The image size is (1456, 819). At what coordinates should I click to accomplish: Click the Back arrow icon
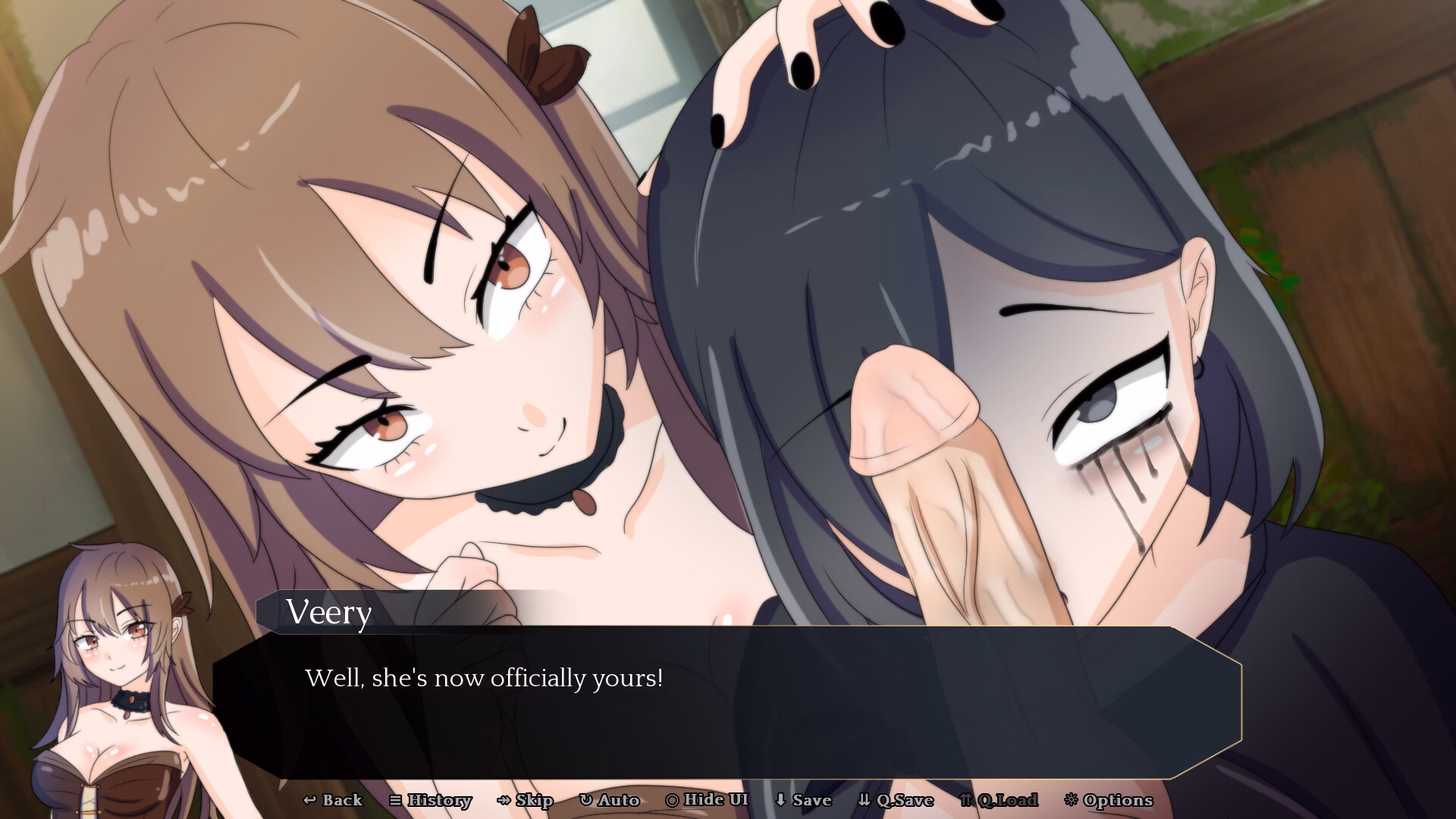point(310,800)
